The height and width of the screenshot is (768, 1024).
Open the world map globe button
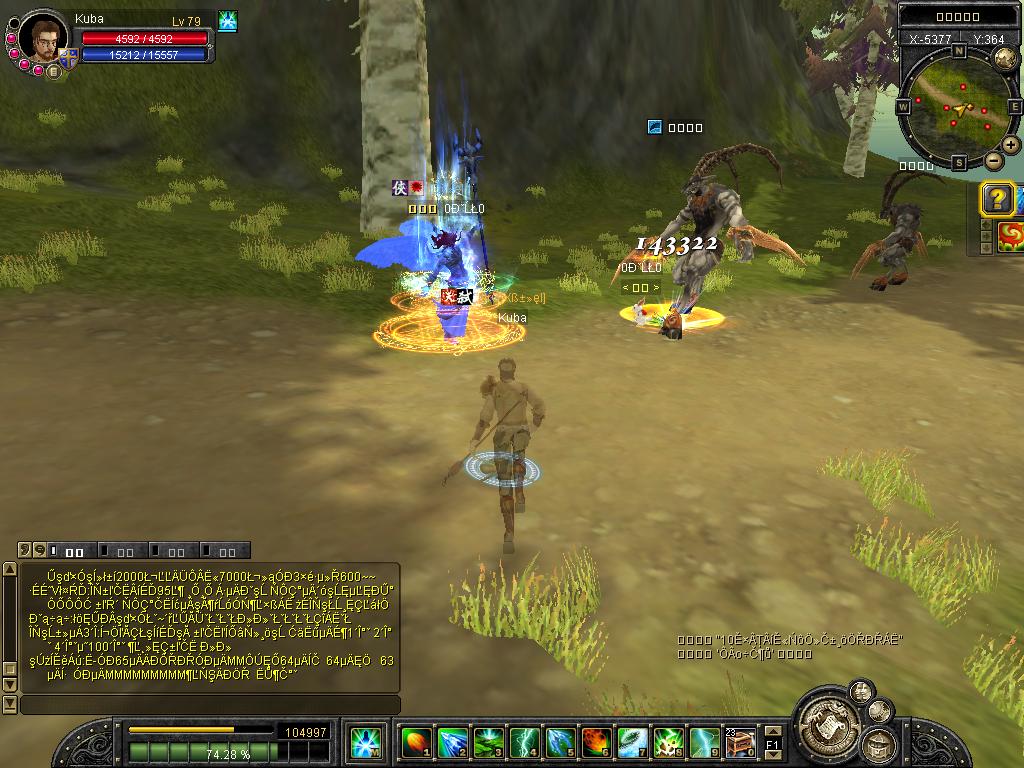(x=1004, y=58)
